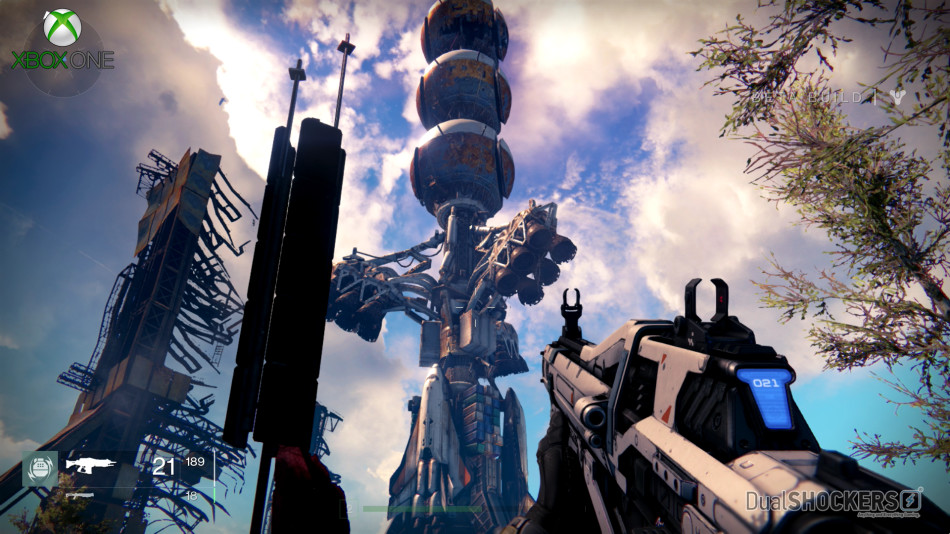Select the grenade ability icon
The image size is (950, 534).
point(40,468)
